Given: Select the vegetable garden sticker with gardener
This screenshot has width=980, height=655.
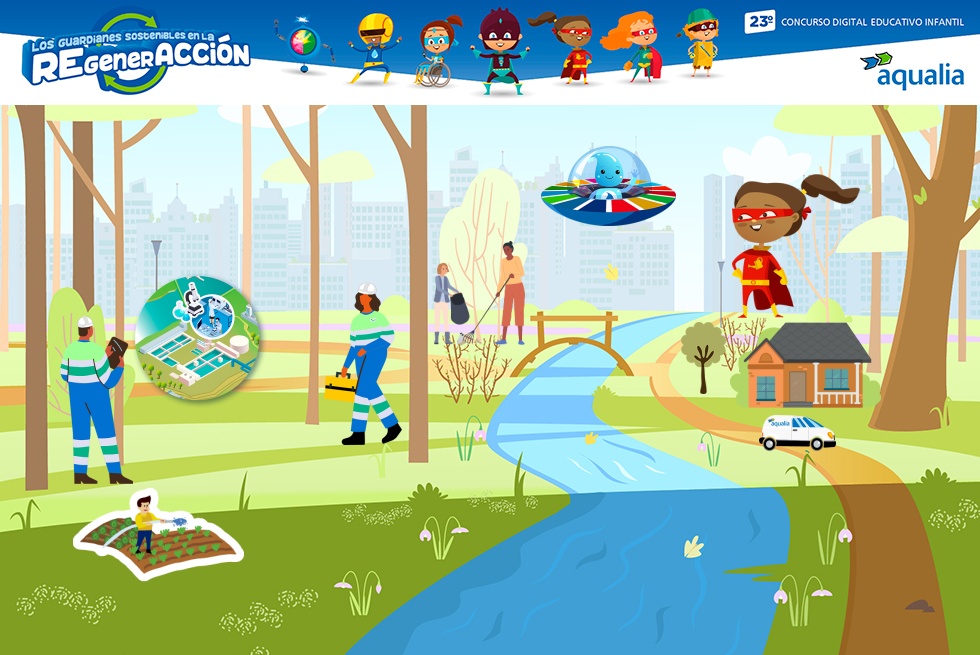Looking at the screenshot, I should point(158,535).
